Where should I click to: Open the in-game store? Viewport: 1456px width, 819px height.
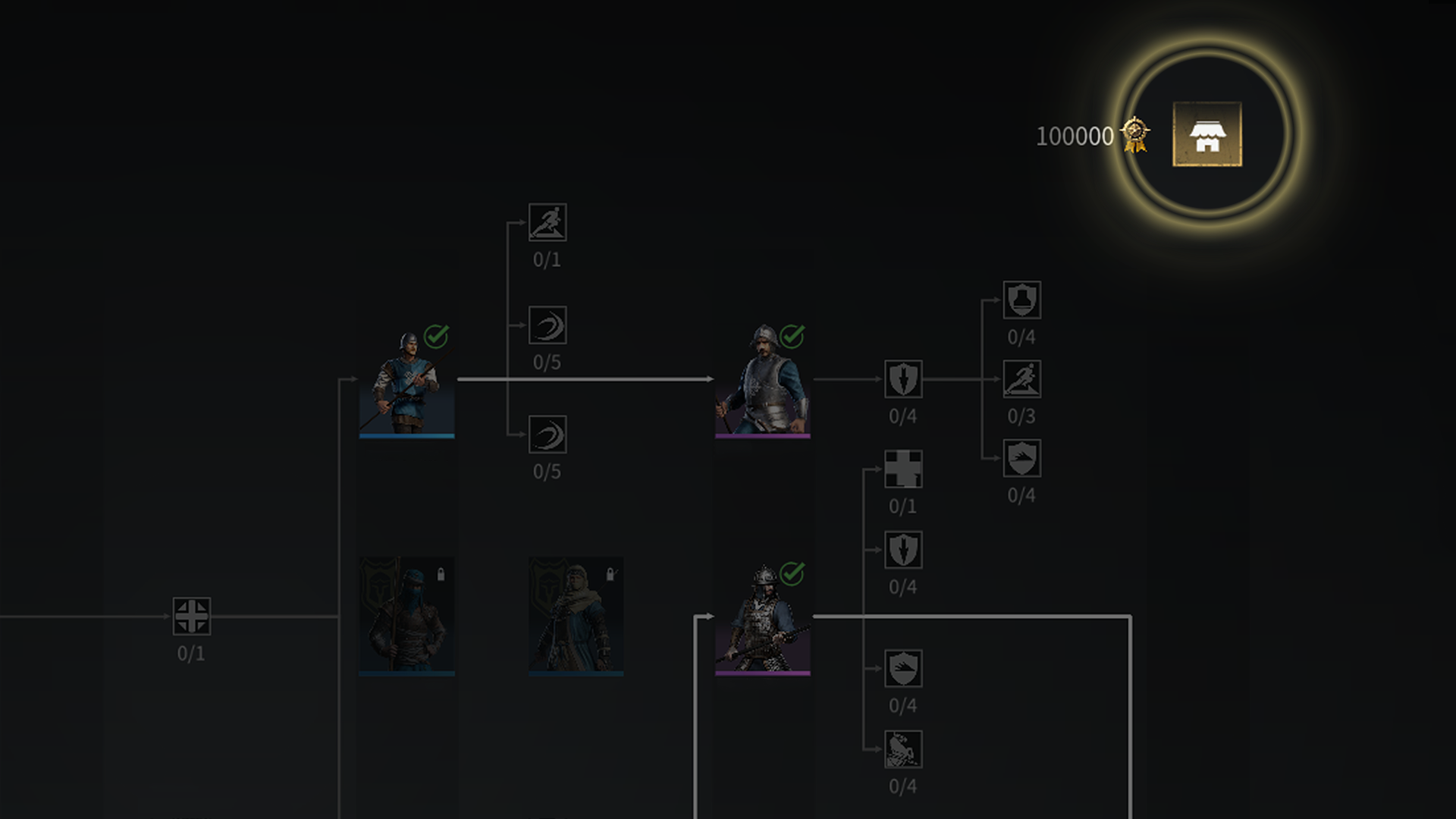click(1210, 135)
